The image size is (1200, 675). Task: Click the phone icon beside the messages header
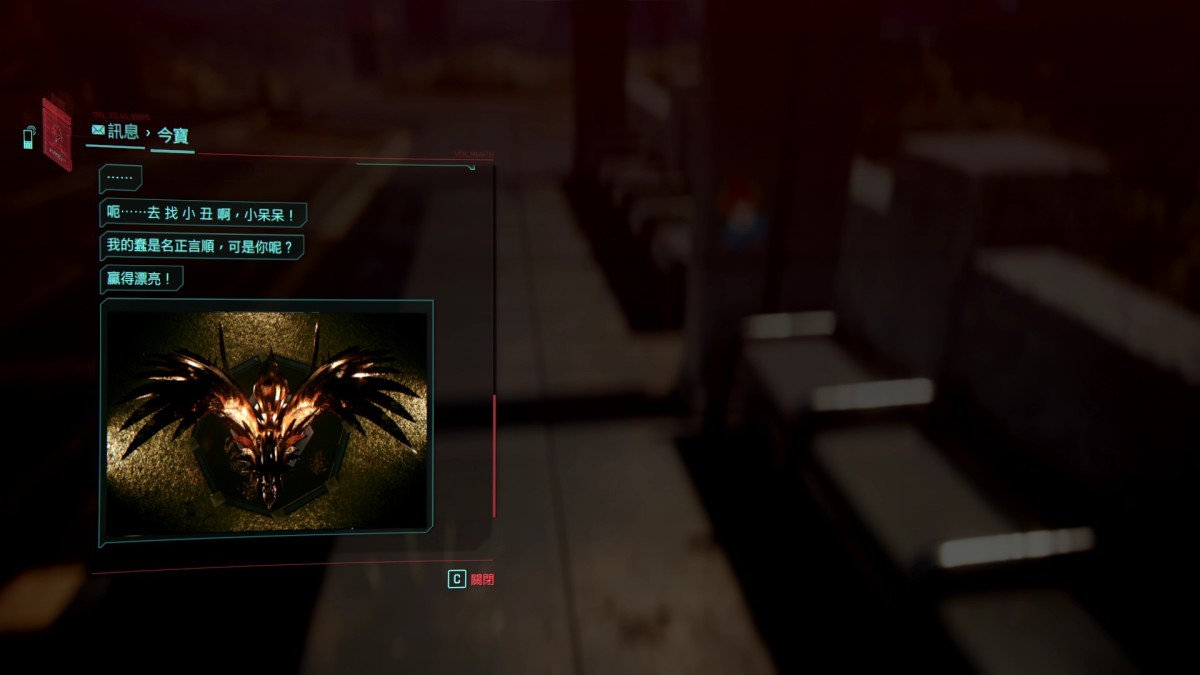click(28, 136)
